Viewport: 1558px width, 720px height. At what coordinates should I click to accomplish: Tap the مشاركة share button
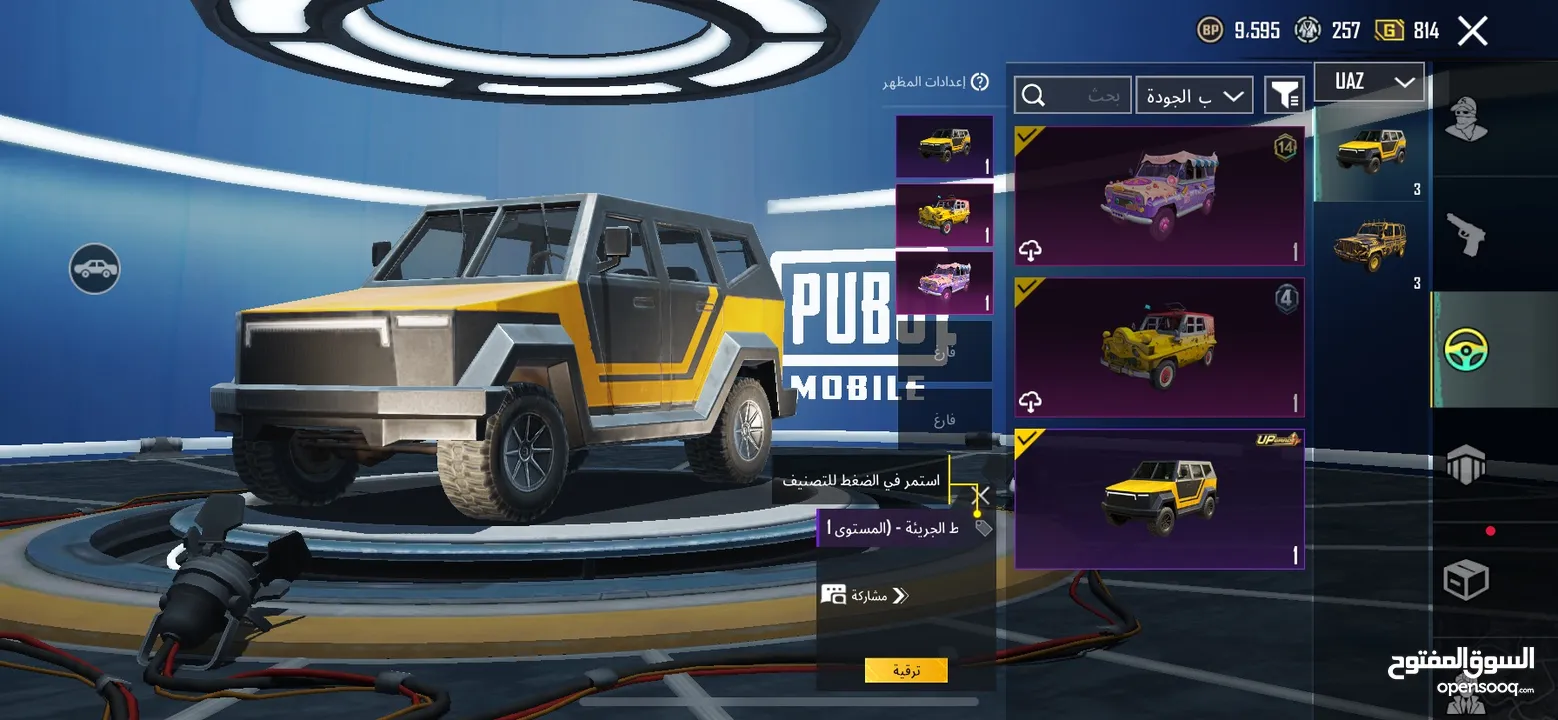(x=864, y=594)
